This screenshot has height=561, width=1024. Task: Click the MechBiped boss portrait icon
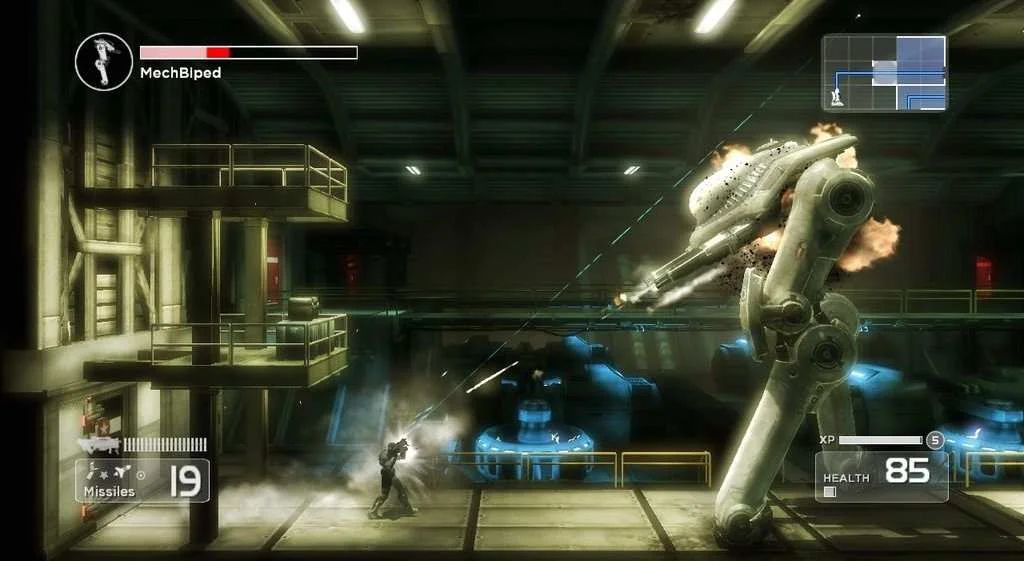pos(104,61)
